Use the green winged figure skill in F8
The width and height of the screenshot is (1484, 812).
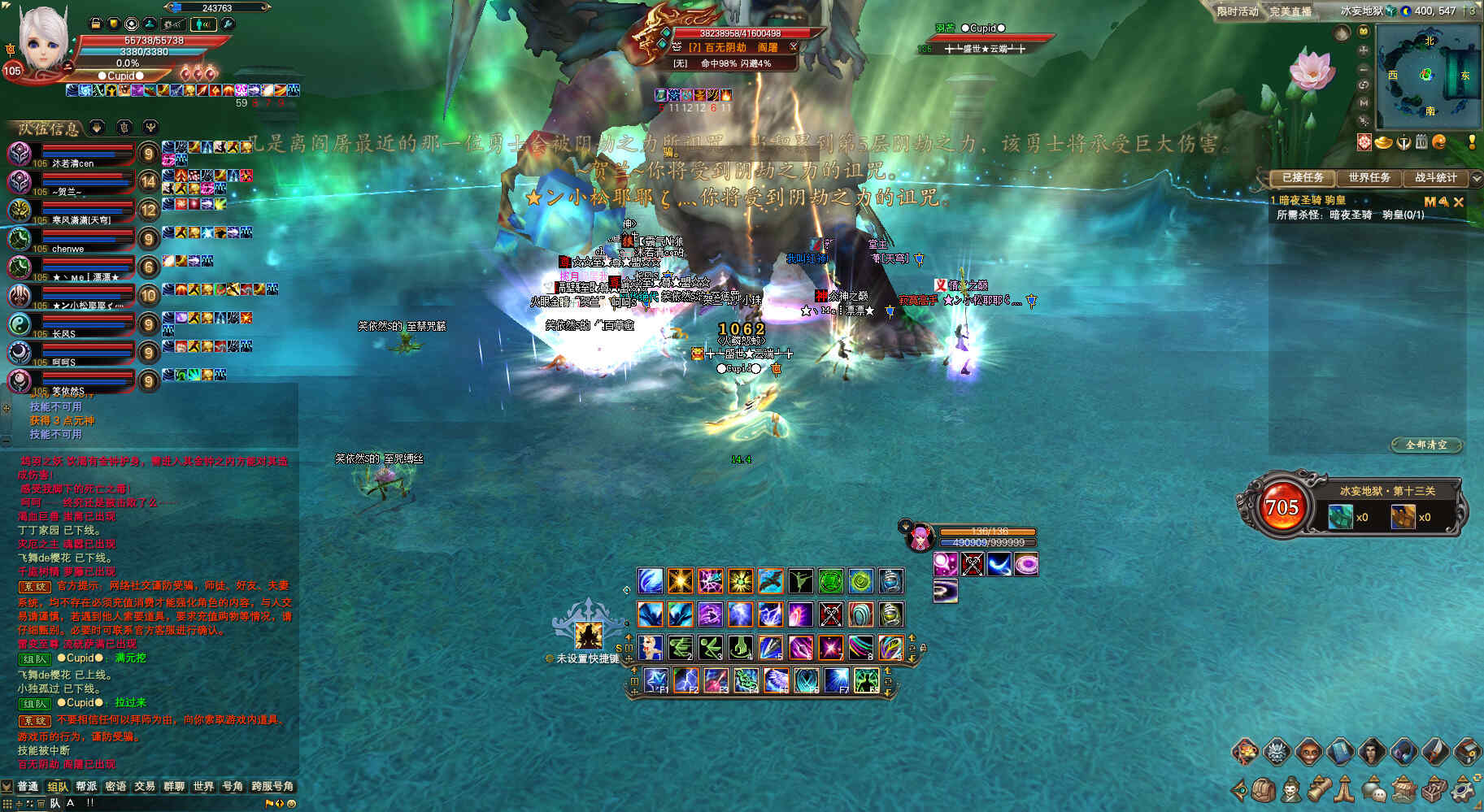(x=867, y=679)
